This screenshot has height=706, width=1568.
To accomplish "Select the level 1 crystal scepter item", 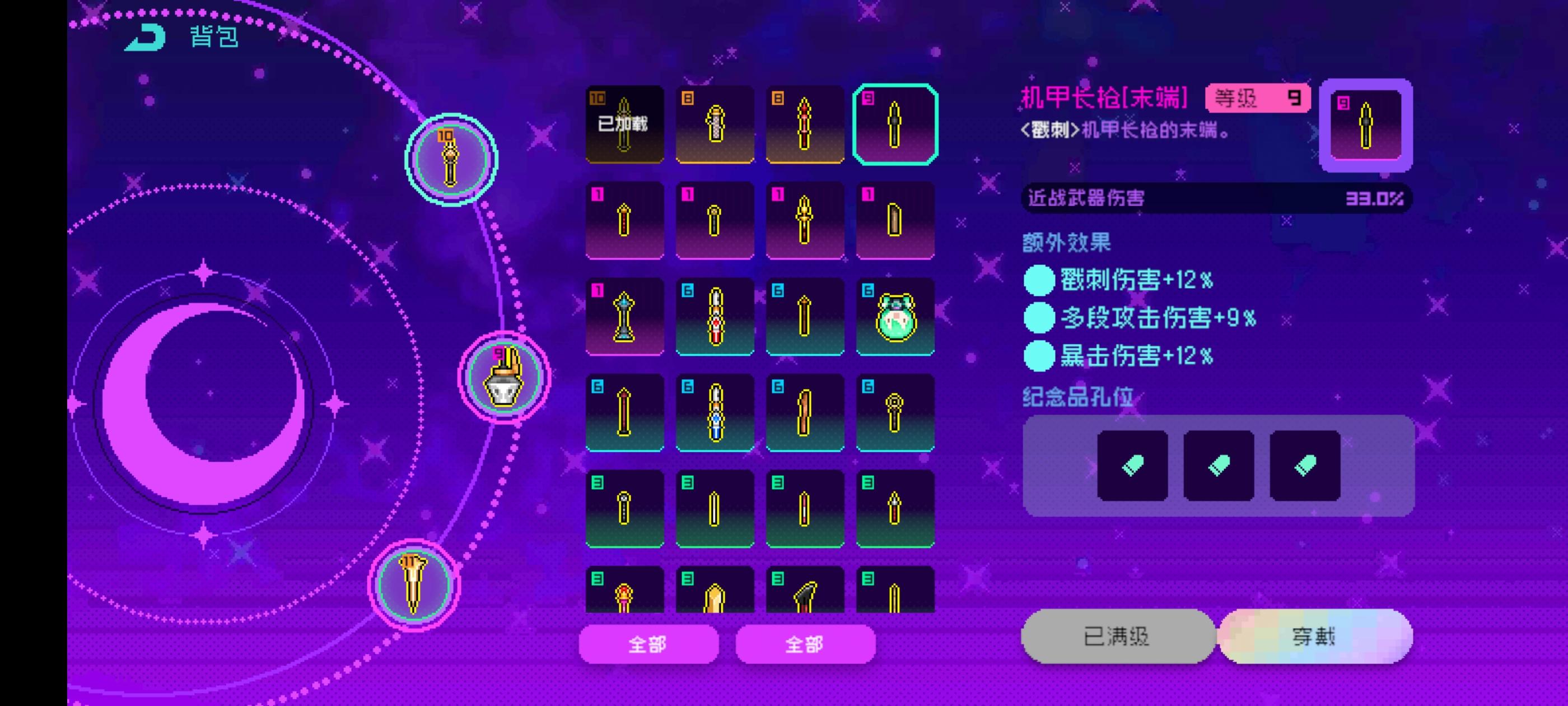I will point(623,315).
